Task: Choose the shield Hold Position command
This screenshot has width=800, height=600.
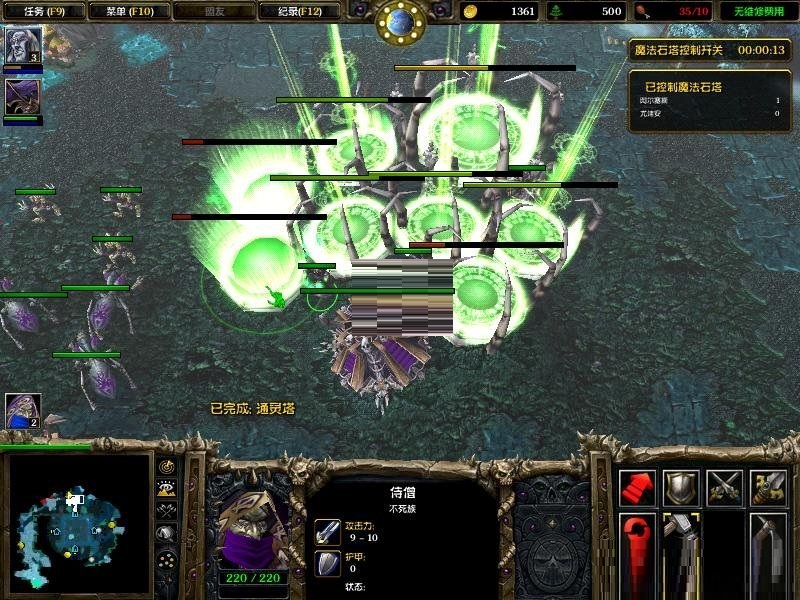Action: click(x=681, y=487)
